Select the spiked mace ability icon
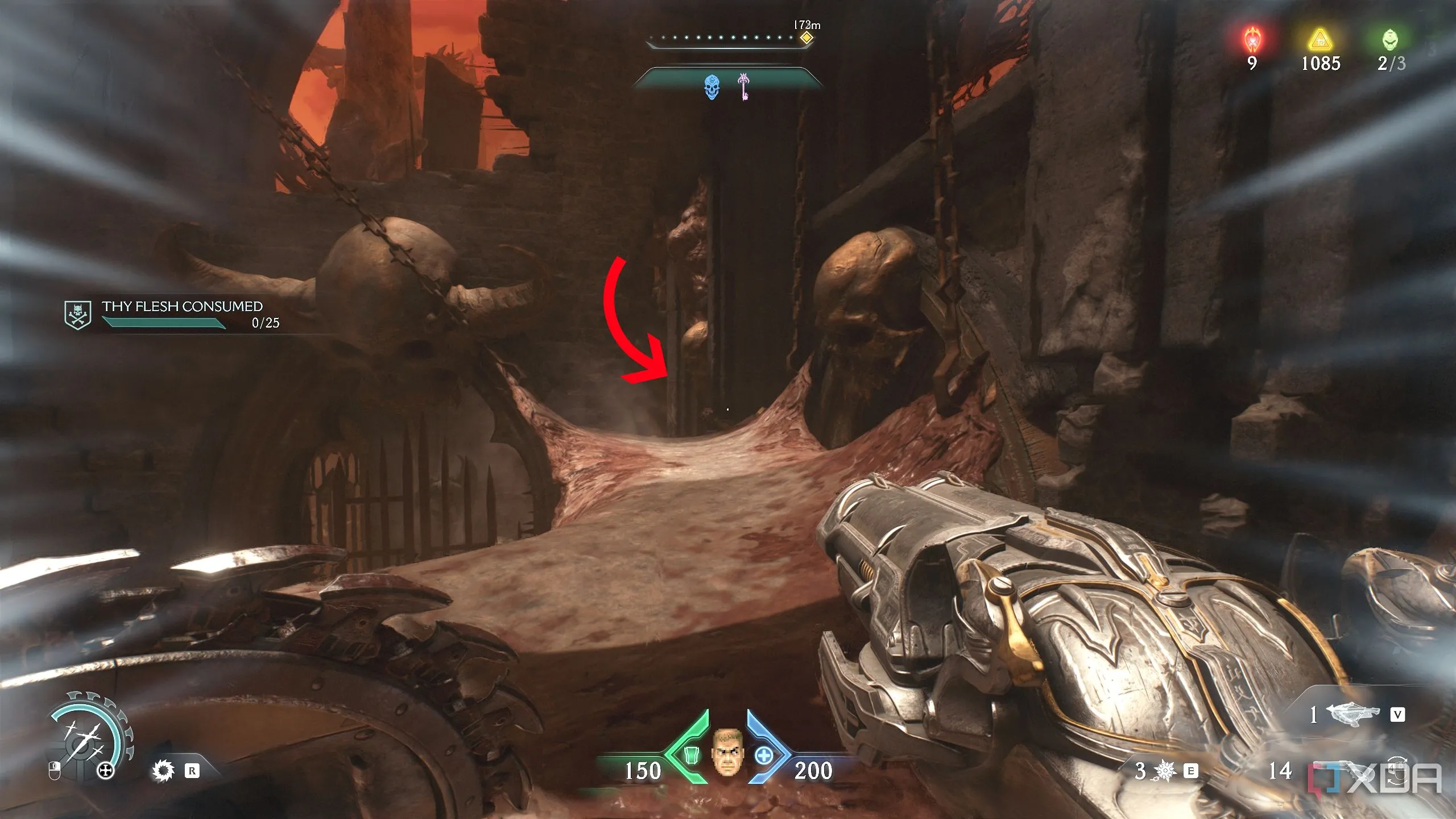The height and width of the screenshot is (819, 1456). point(1166,771)
